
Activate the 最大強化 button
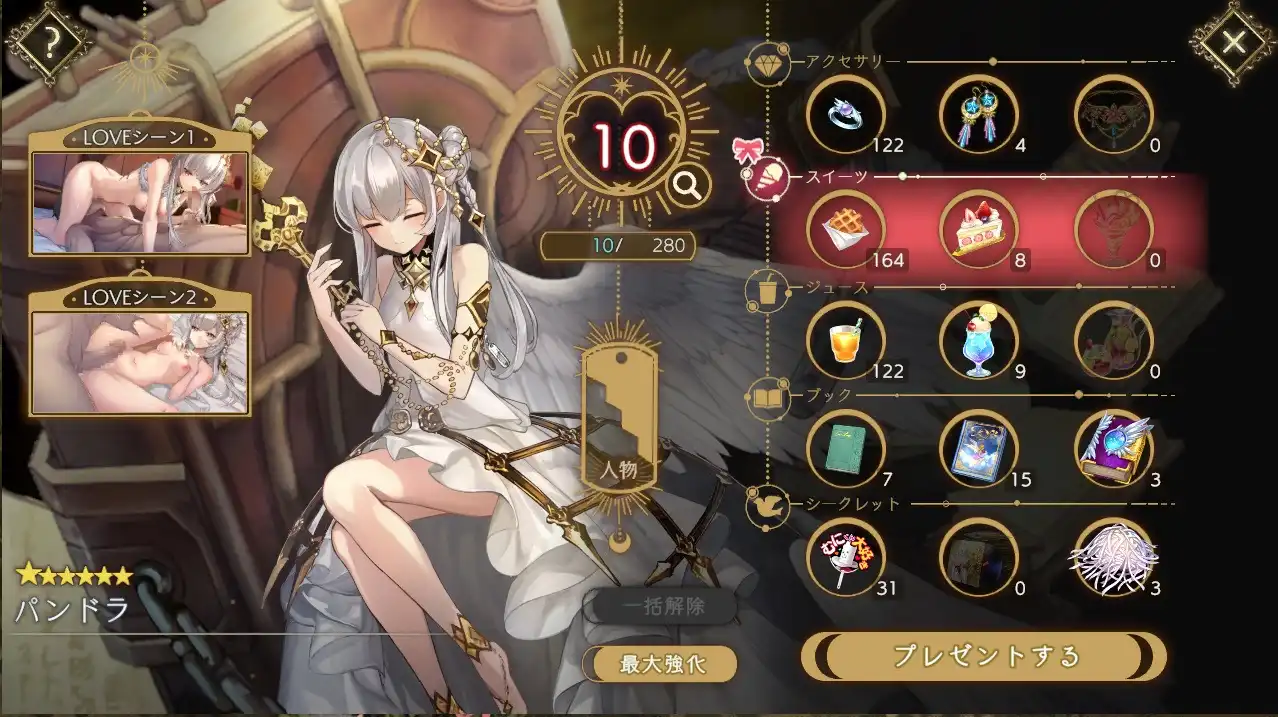[x=664, y=663]
